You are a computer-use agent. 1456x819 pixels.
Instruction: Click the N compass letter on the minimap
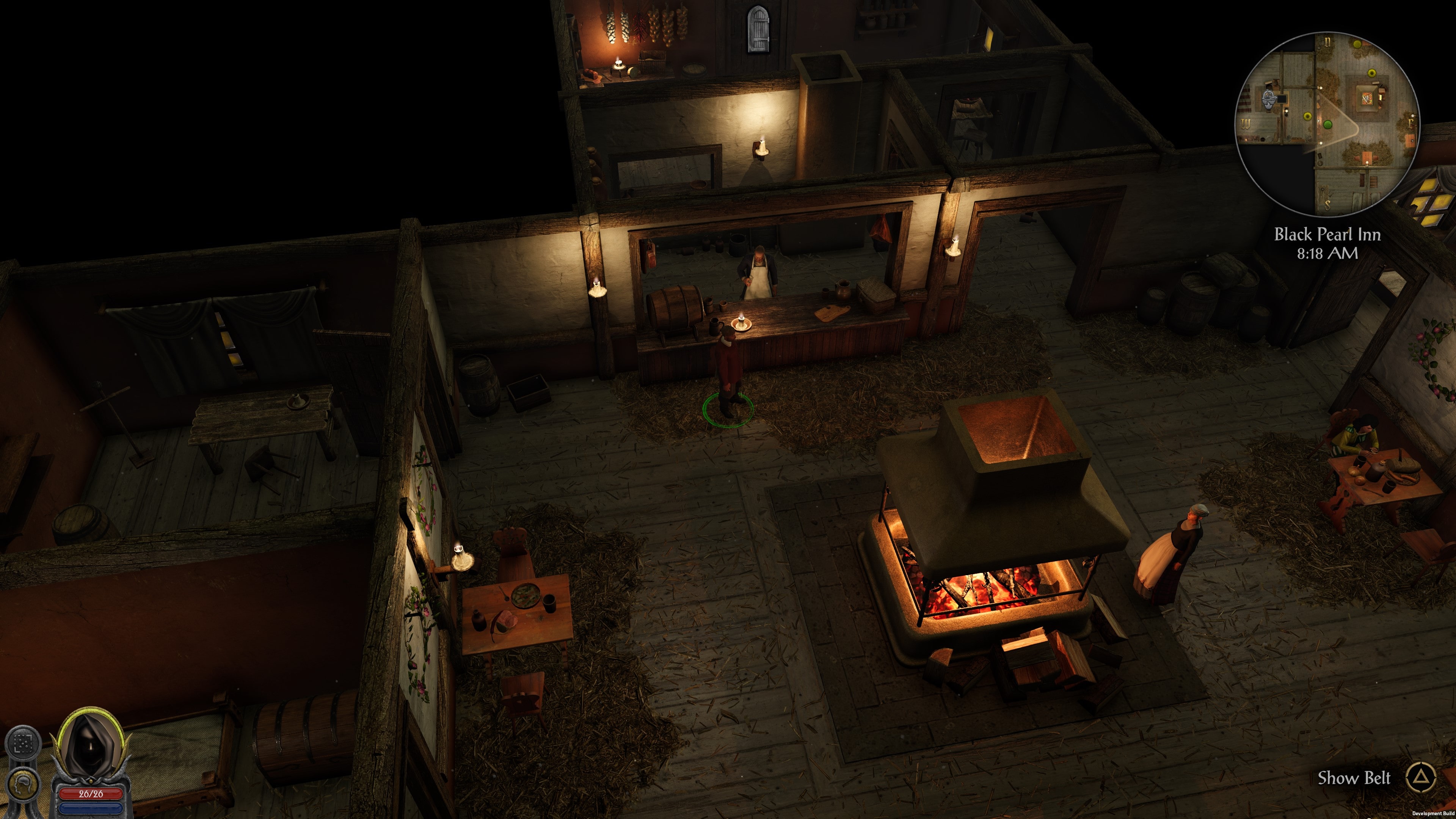1328,42
